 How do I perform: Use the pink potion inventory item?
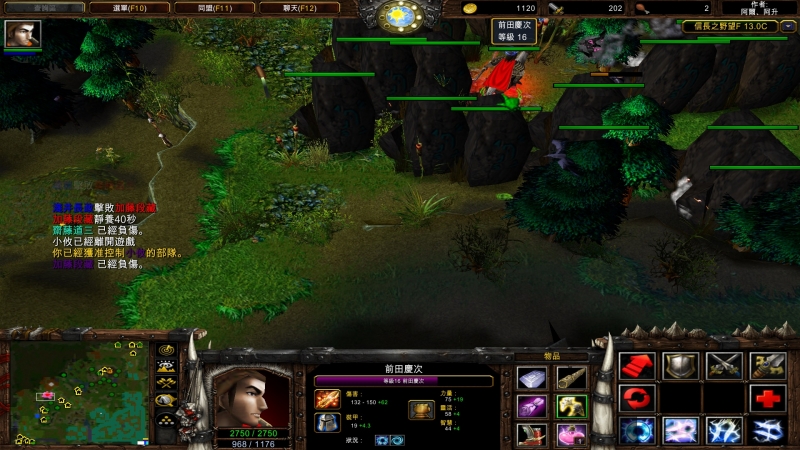tap(571, 434)
